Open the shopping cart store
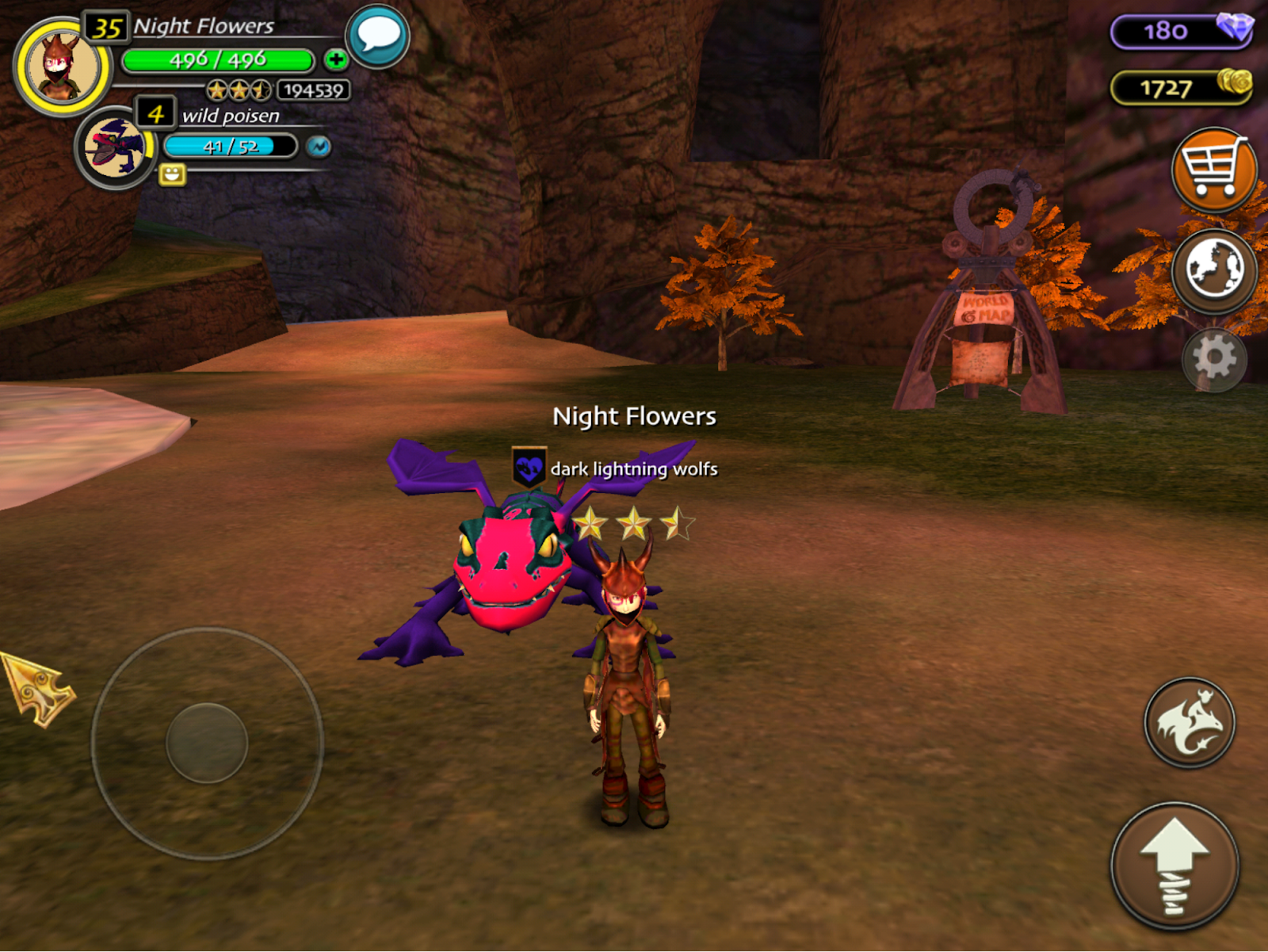 coord(1213,169)
